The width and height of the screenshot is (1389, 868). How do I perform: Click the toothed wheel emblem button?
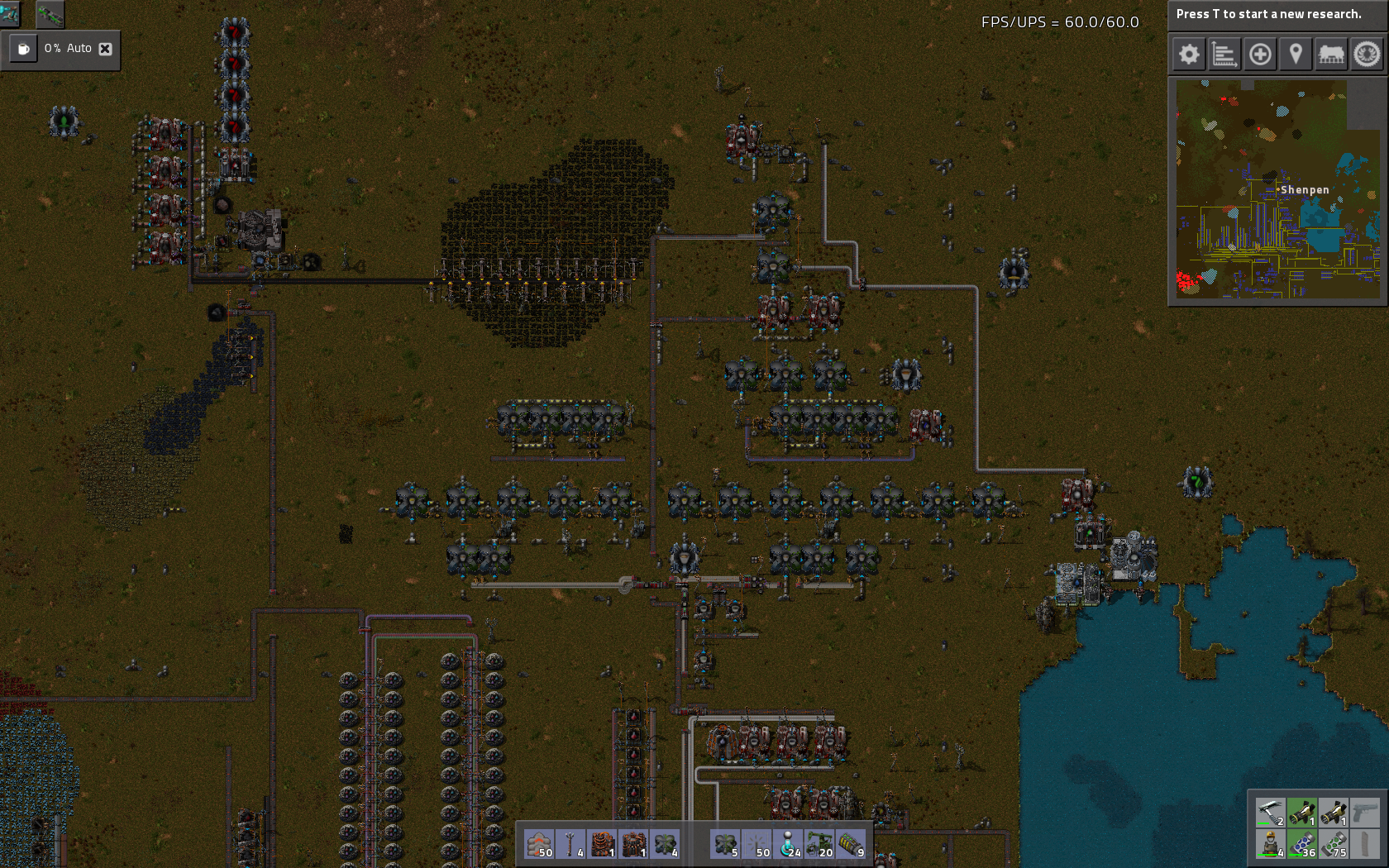1367,55
